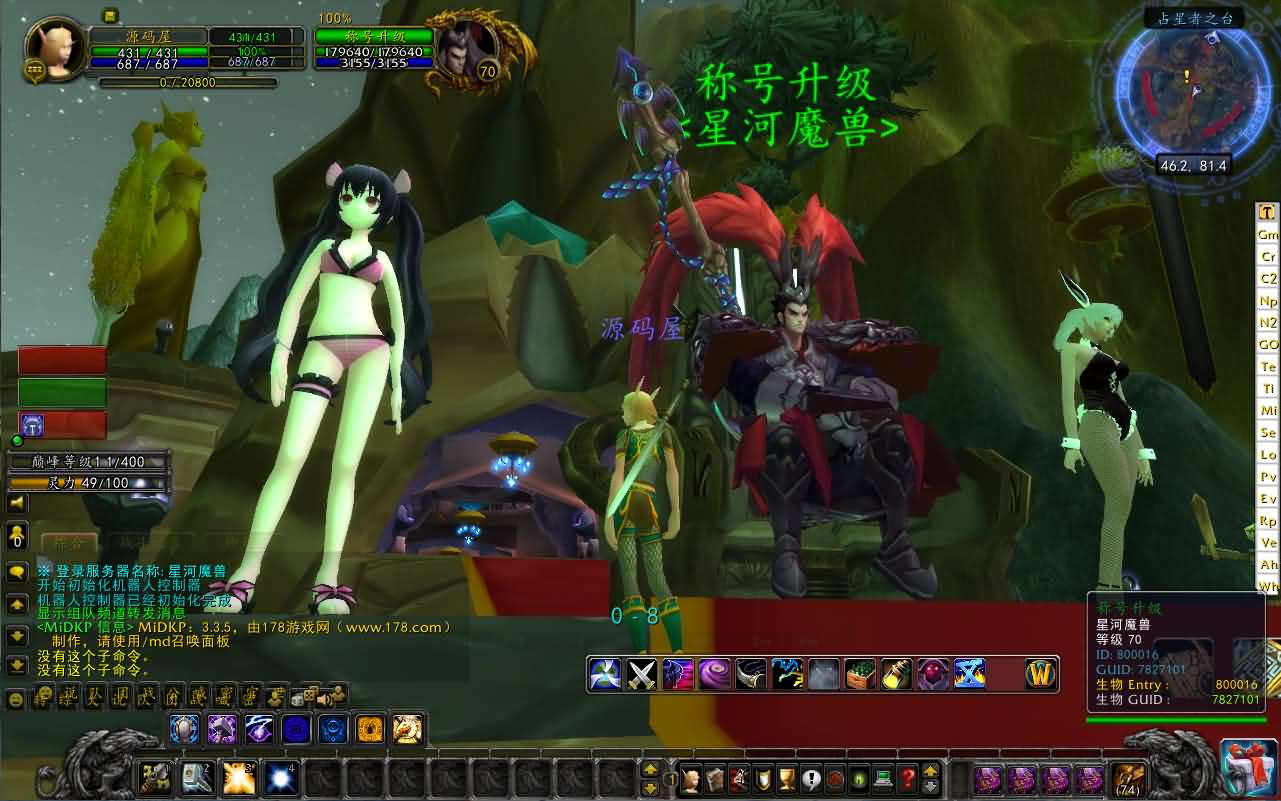Viewport: 1281px width, 801px height.
Task: Select the Gm entry in side panel
Action: pos(1268,235)
